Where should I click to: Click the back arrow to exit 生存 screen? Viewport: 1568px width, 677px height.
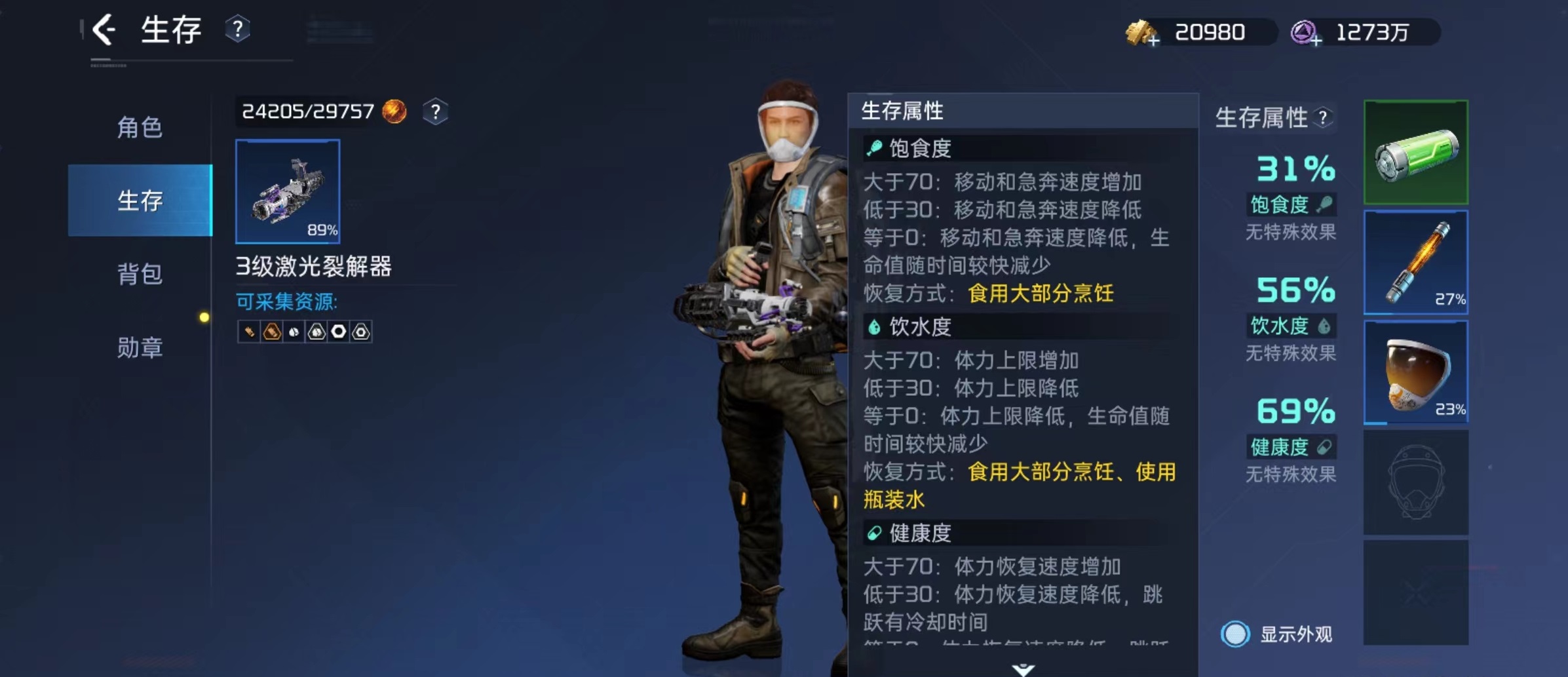click(105, 29)
